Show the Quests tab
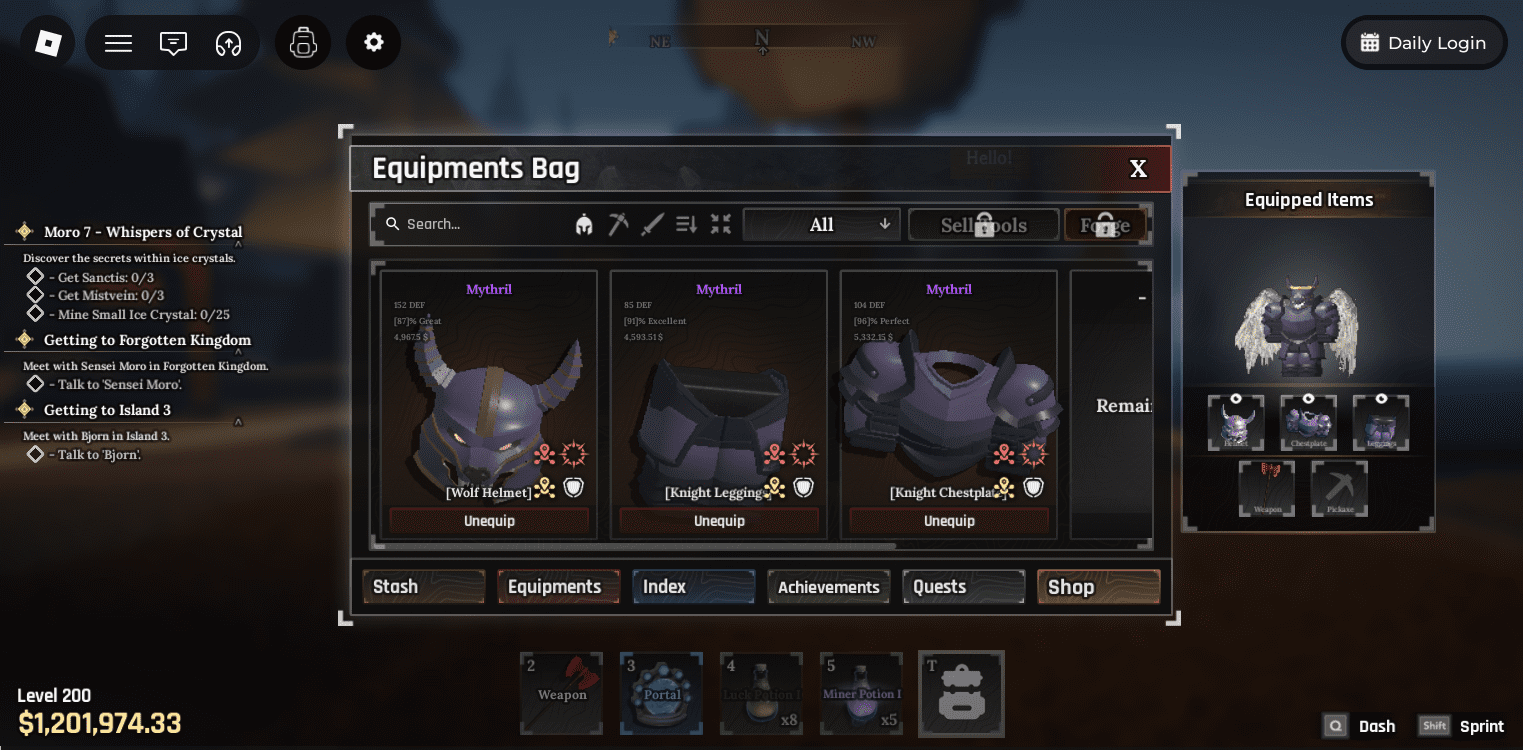This screenshot has width=1523, height=750. click(963, 587)
